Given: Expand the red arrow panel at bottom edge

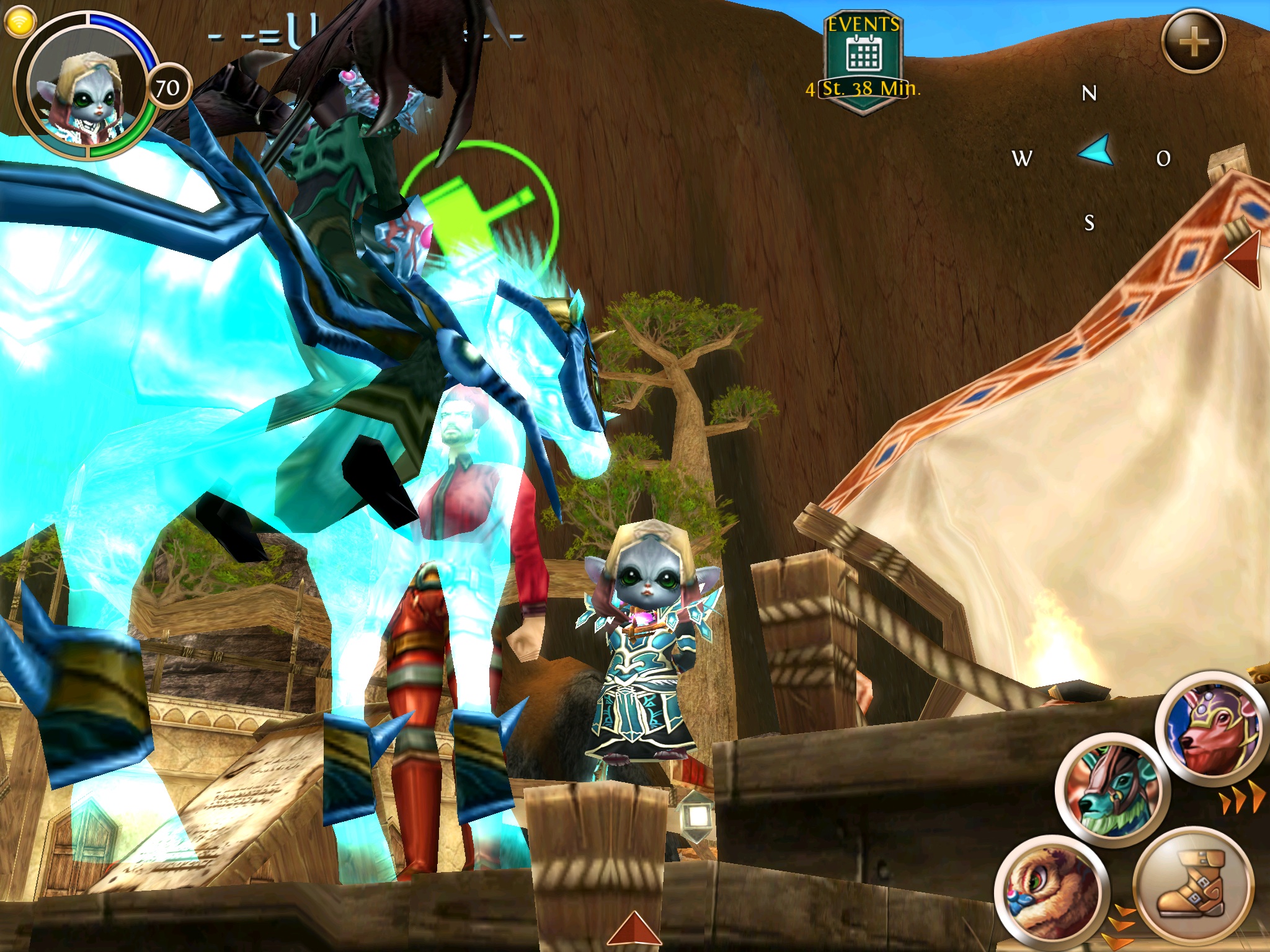Looking at the screenshot, I should 634,932.
